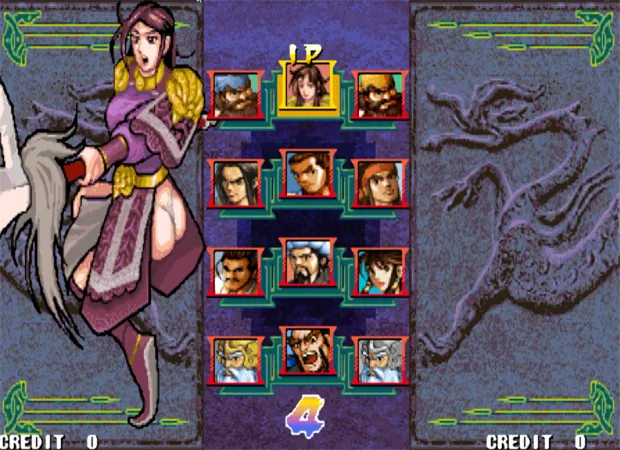Select the mustached man on white background

(x=237, y=272)
